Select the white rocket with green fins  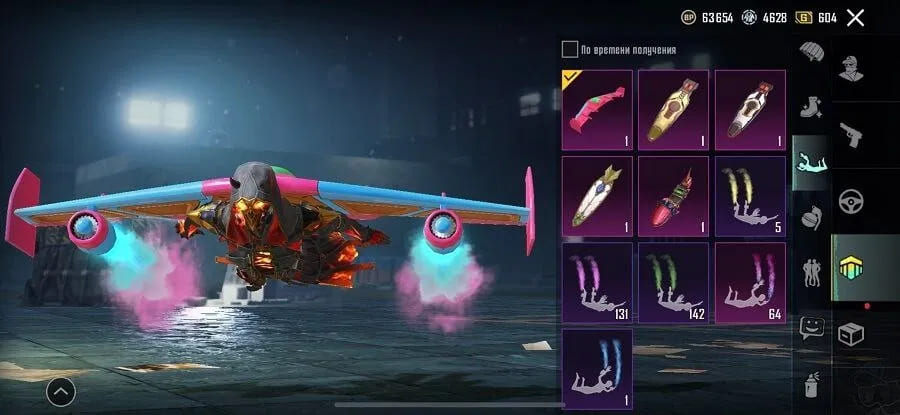(597, 196)
